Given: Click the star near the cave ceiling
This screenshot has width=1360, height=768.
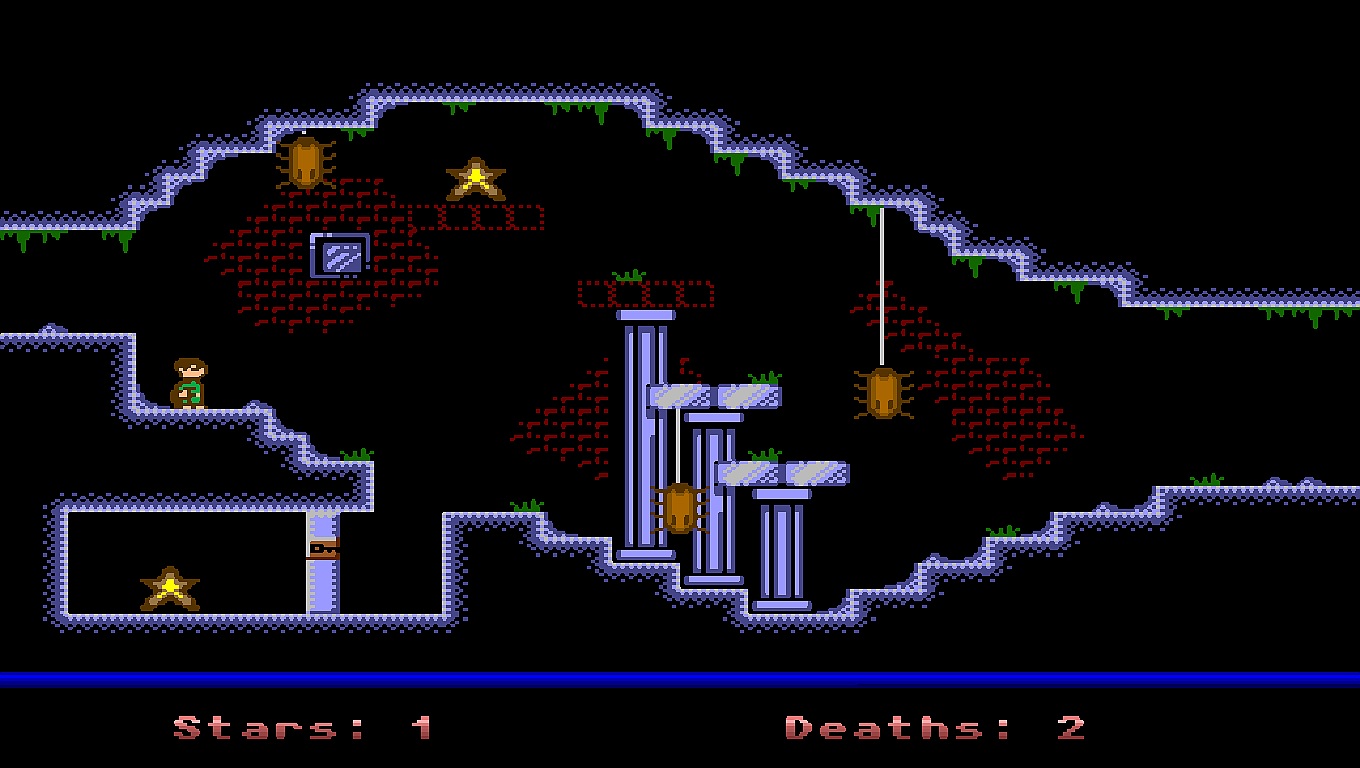Looking at the screenshot, I should point(474,180).
